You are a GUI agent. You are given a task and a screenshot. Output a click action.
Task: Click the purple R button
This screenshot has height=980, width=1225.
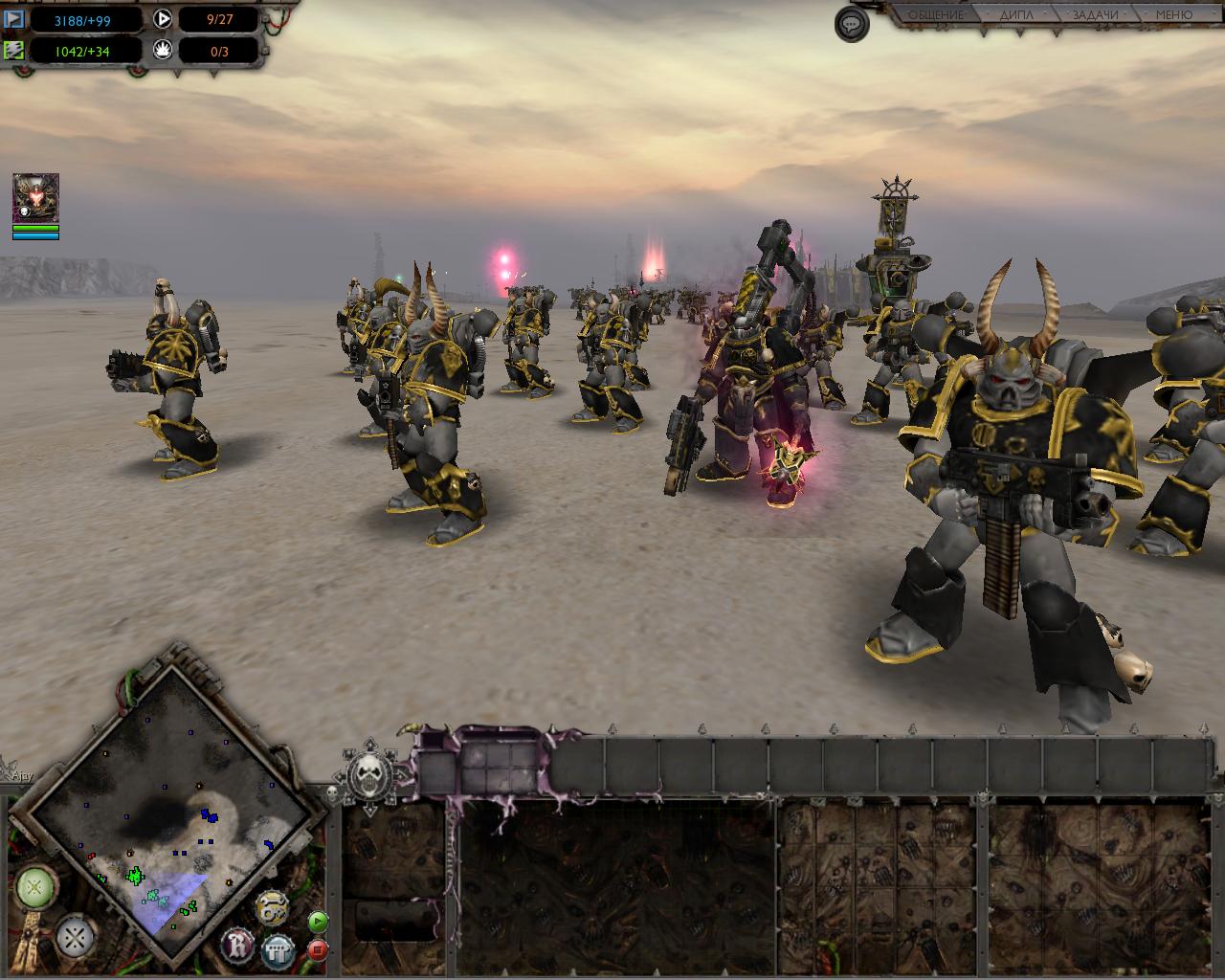tap(238, 945)
